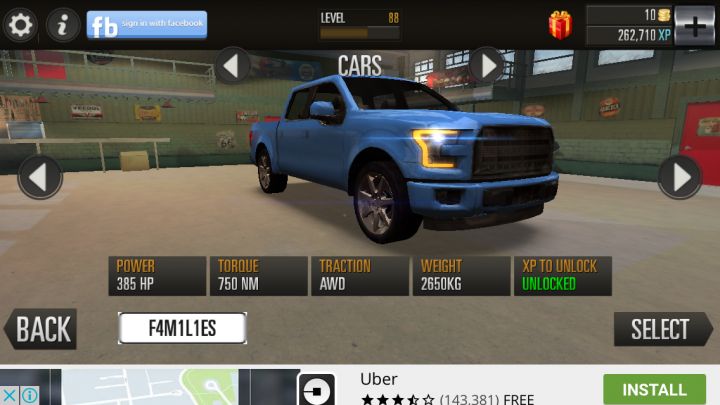
Task: Go back with the BACK button
Action: point(42,329)
